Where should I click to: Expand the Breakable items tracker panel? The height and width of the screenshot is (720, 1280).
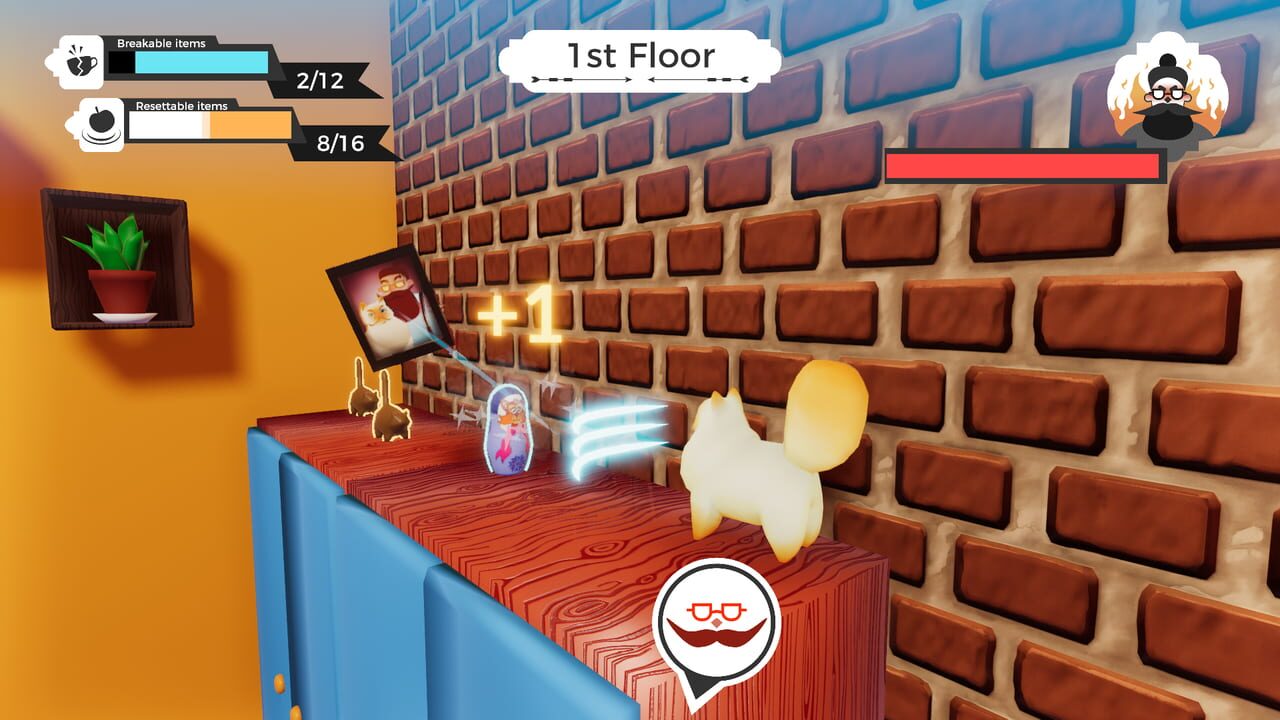point(200,64)
